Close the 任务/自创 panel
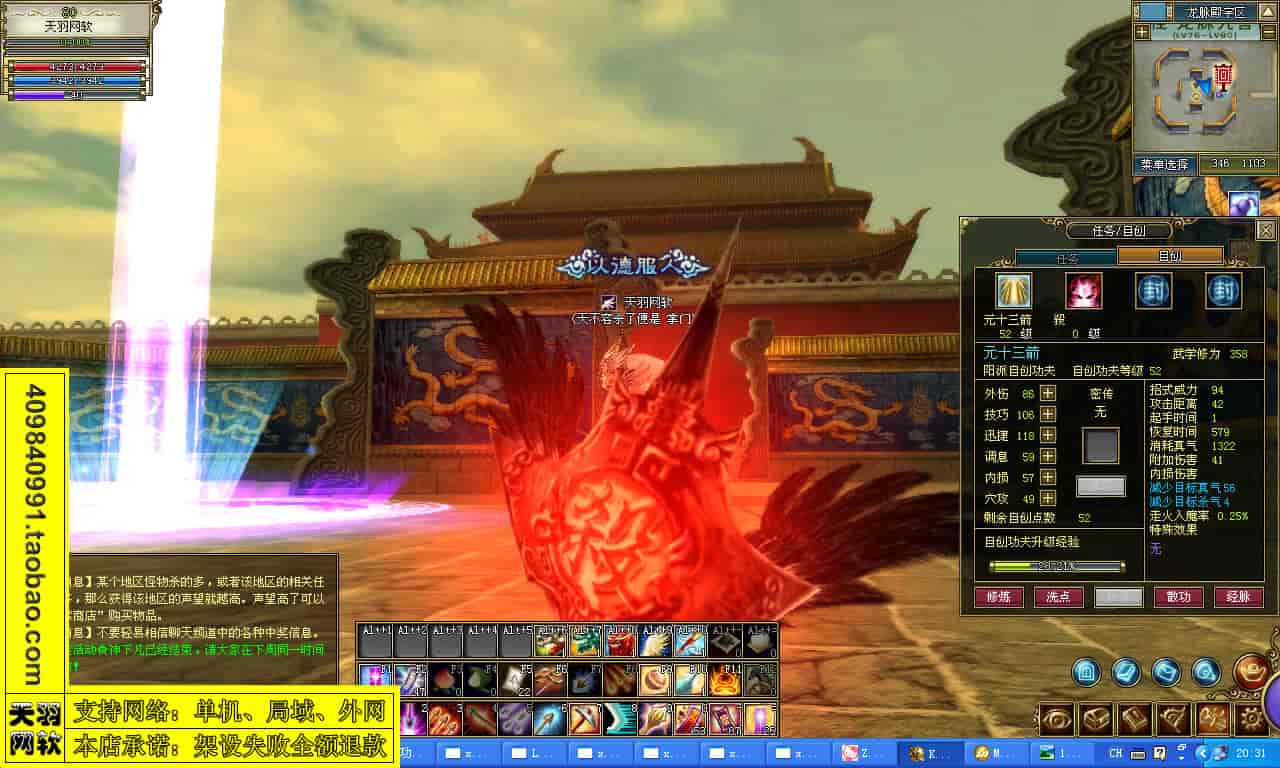The image size is (1280, 768). [1265, 231]
